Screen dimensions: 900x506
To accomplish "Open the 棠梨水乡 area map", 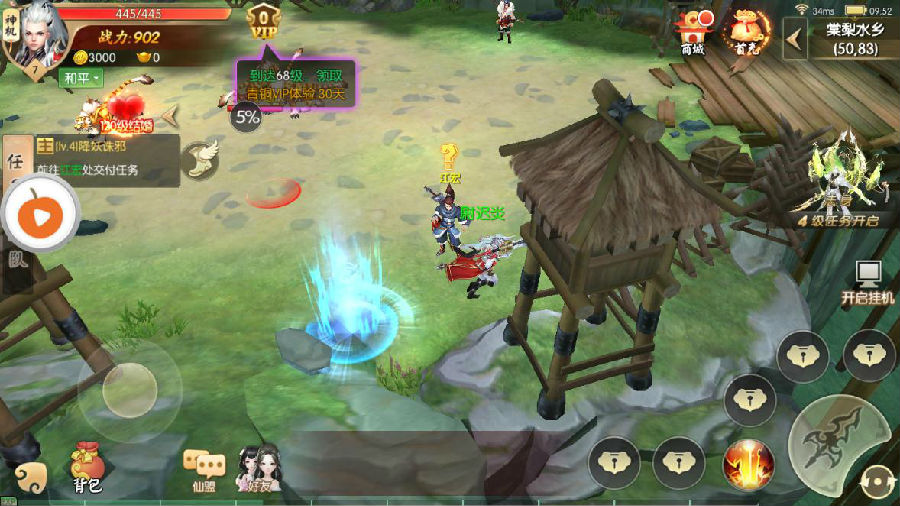I will 853,39.
